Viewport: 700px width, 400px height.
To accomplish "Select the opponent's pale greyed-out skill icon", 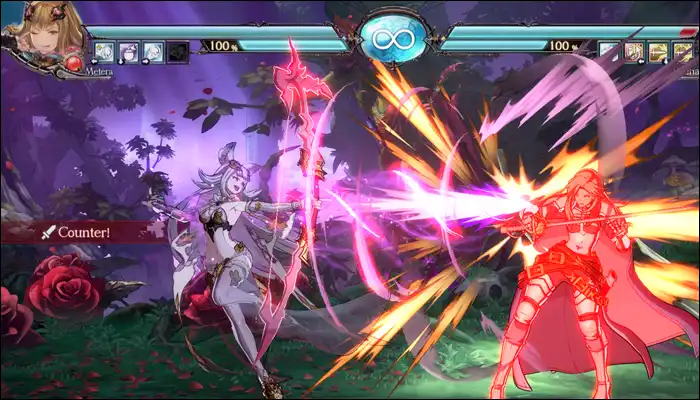I will tap(609, 51).
